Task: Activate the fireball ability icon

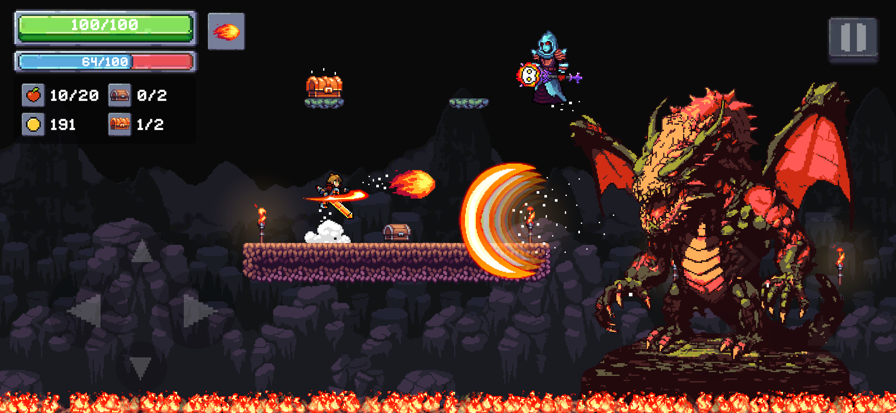Action: pos(226,31)
